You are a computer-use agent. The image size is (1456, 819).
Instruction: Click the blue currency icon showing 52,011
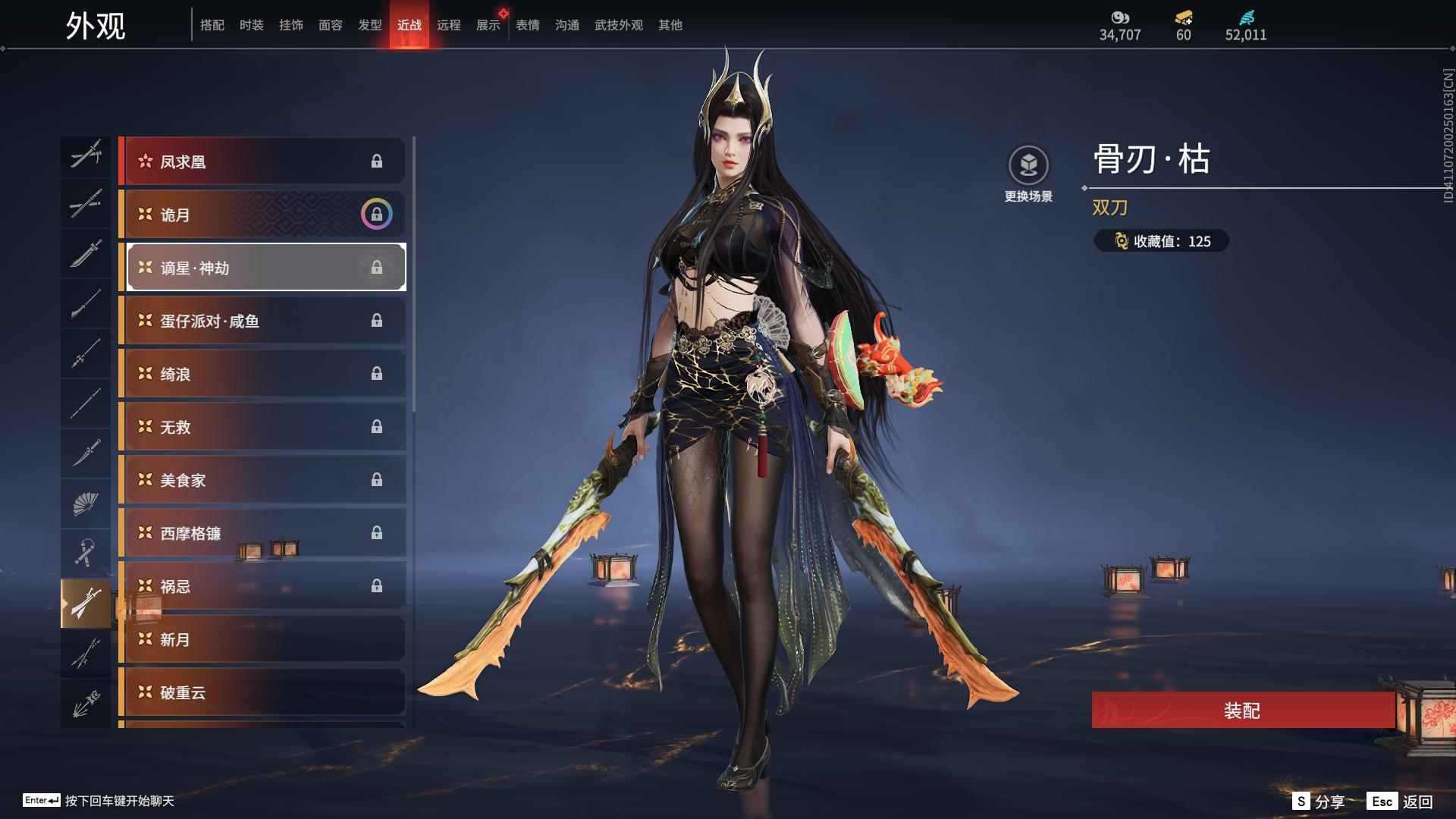(x=1246, y=17)
